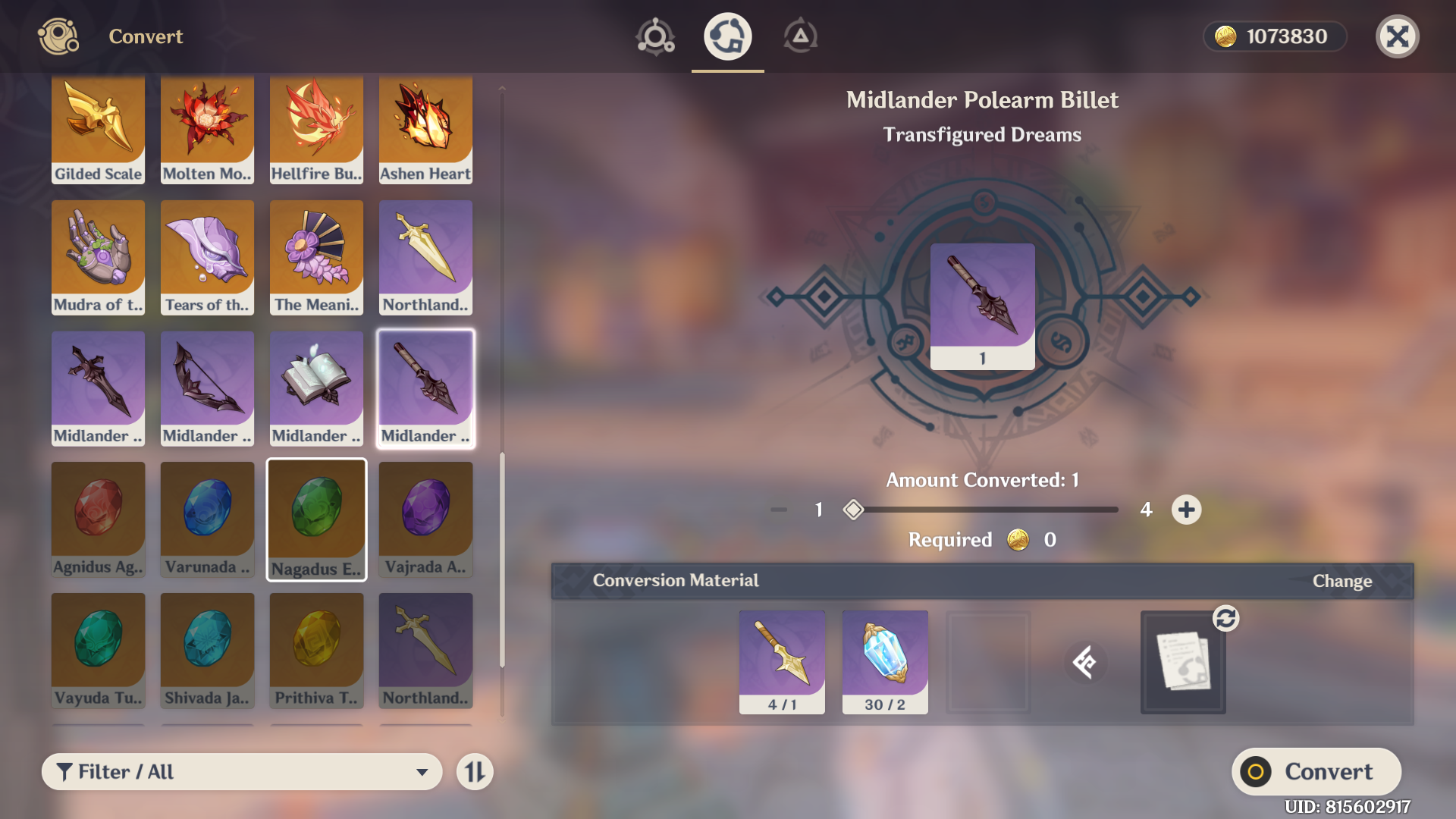Image resolution: width=1456 pixels, height=819 pixels.
Task: Click the Change conversion material button
Action: coord(1341,581)
